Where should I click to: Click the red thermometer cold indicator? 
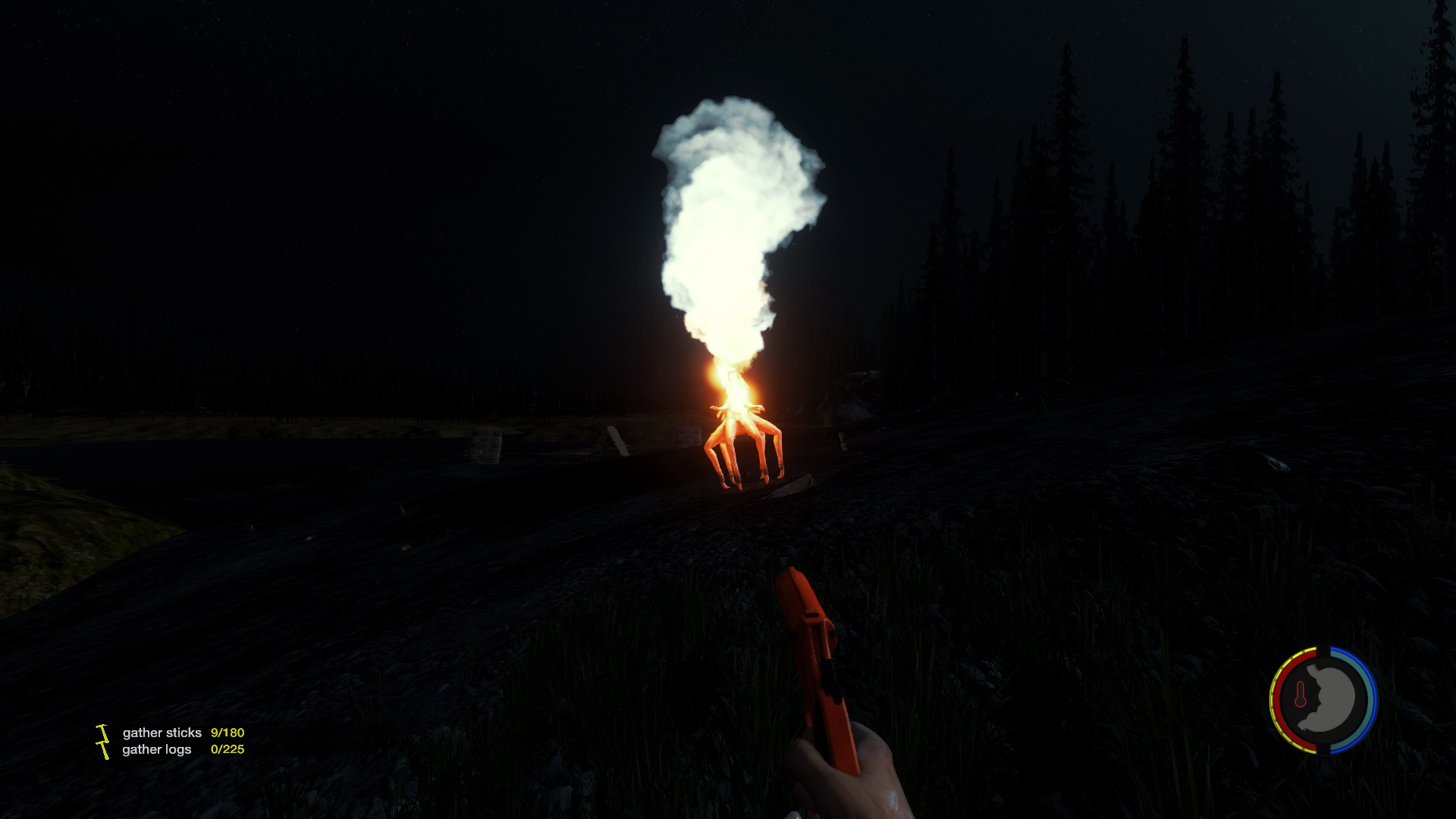1301,695
